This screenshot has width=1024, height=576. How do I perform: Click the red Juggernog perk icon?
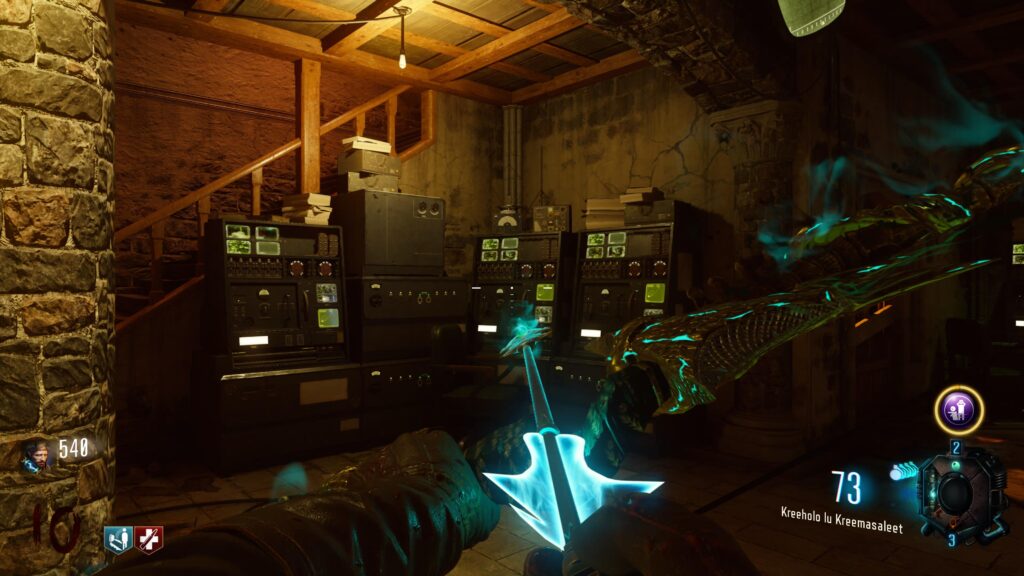click(x=148, y=540)
